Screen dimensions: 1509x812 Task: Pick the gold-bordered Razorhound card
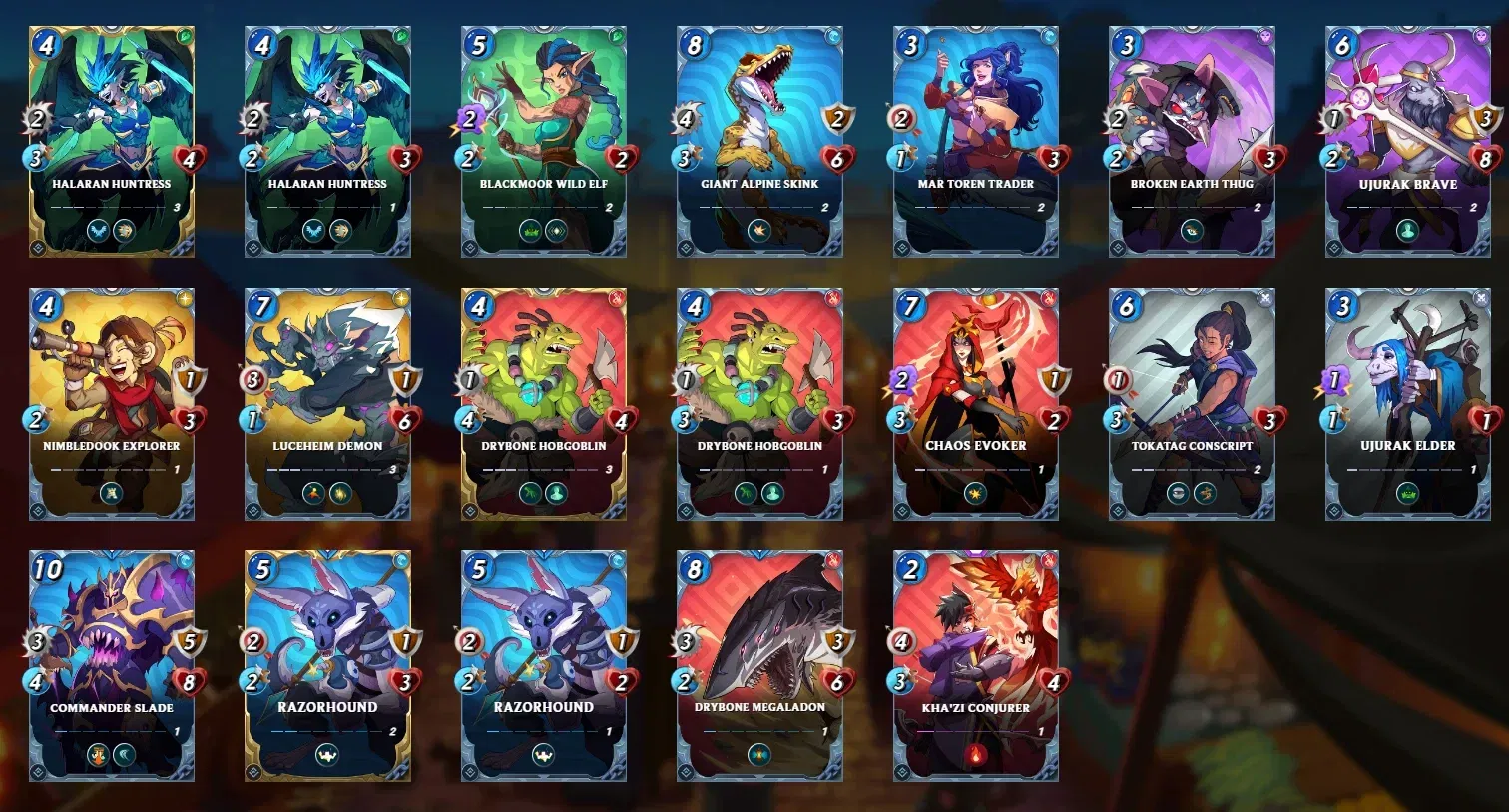coord(327,665)
